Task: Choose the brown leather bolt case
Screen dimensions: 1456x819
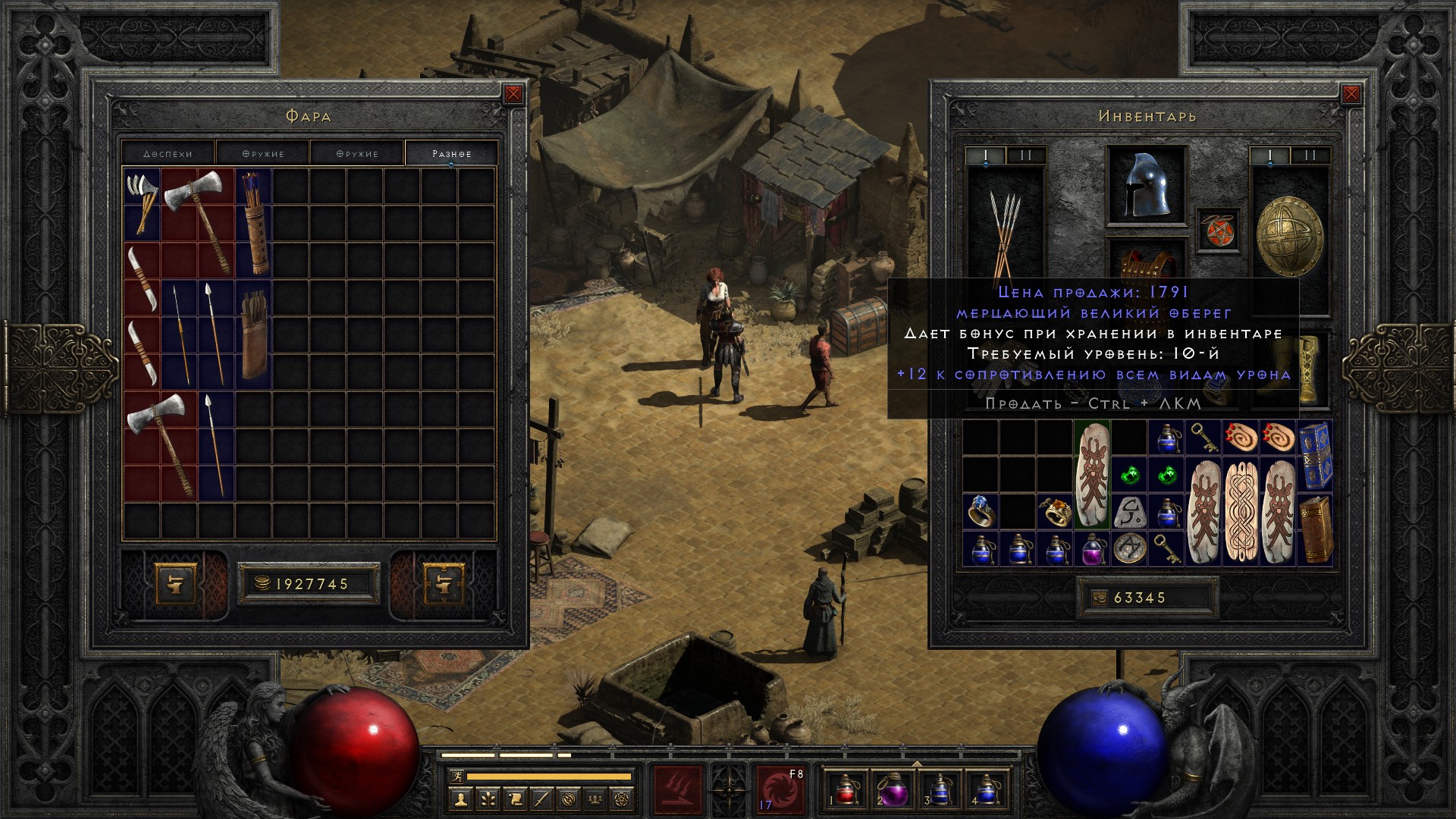Action: pos(253,334)
